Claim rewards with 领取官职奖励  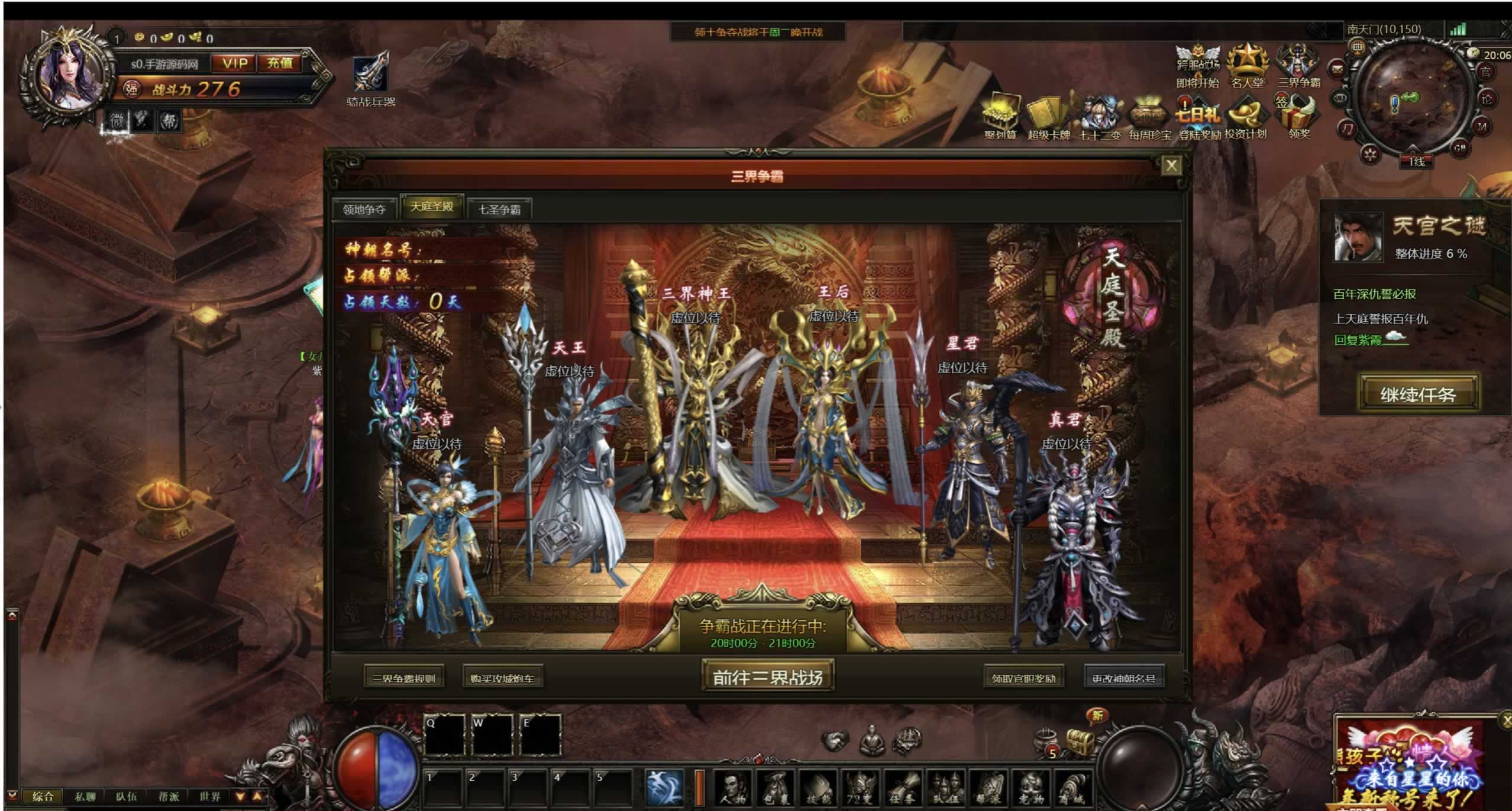pyautogui.click(x=1023, y=678)
